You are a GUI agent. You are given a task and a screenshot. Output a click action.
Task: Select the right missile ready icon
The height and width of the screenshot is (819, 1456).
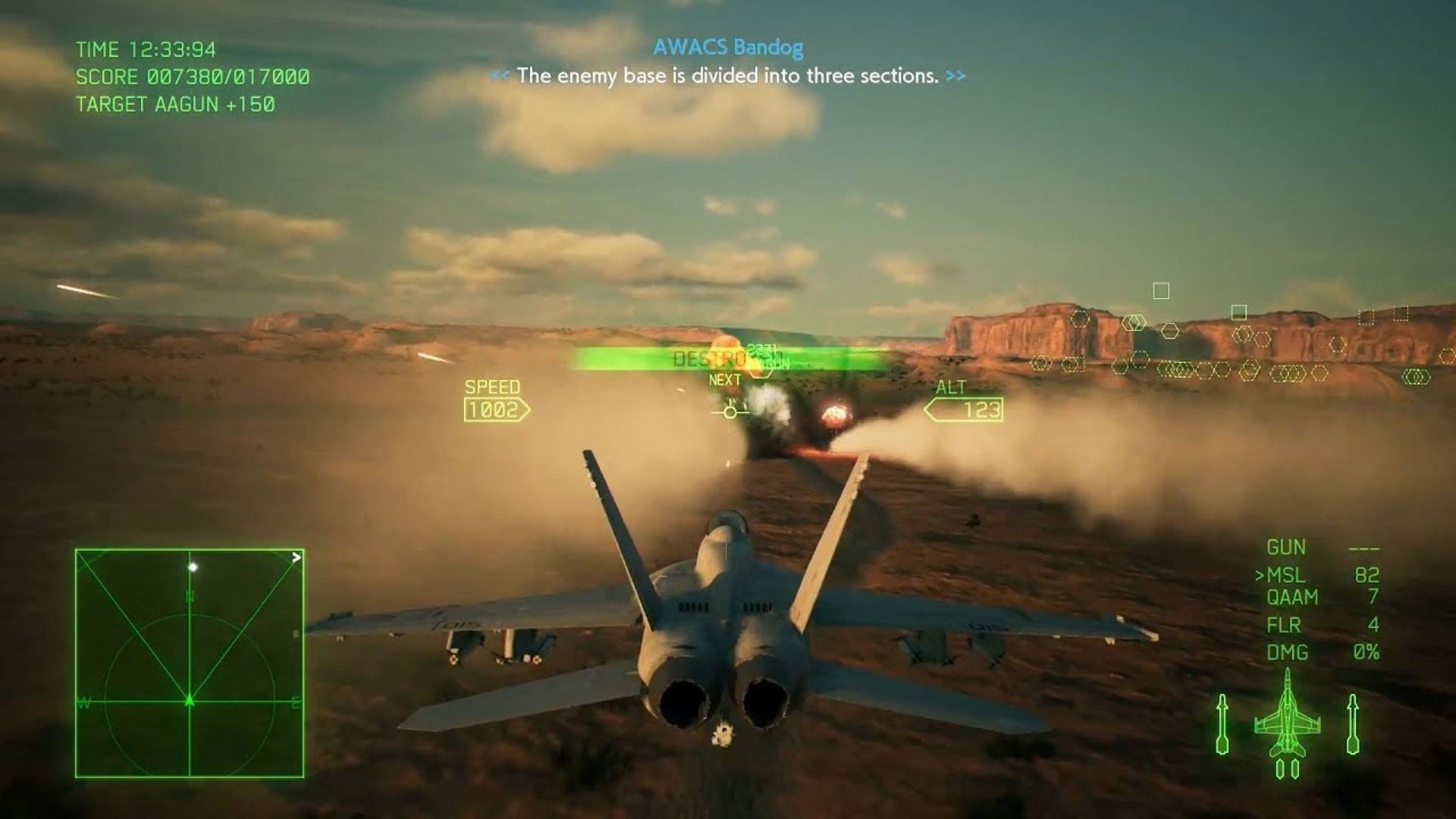coord(1352,723)
